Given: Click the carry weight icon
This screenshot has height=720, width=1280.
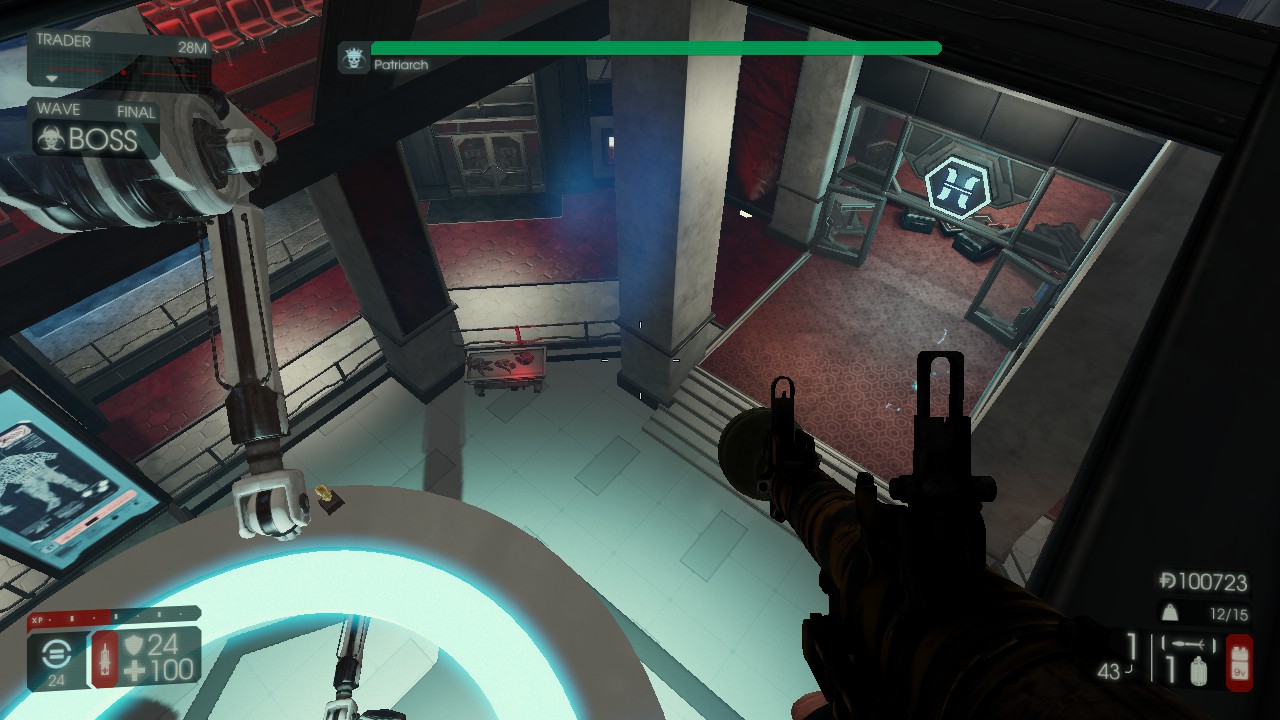Looking at the screenshot, I should (x=1167, y=613).
